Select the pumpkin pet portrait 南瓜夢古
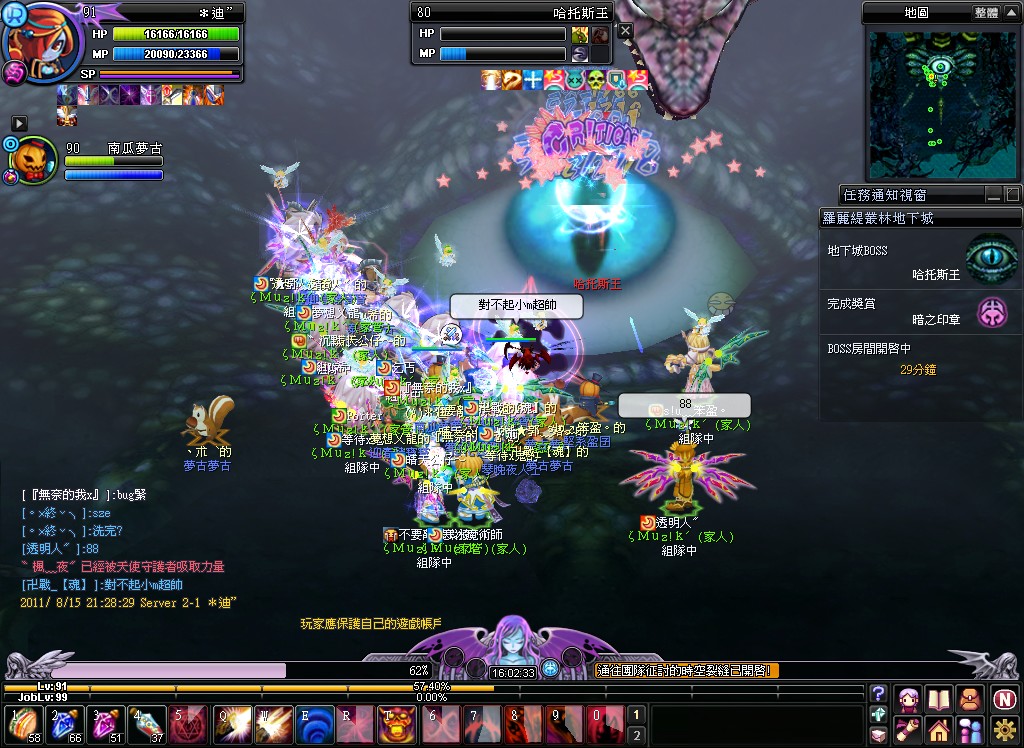This screenshot has width=1024, height=748. click(37, 161)
